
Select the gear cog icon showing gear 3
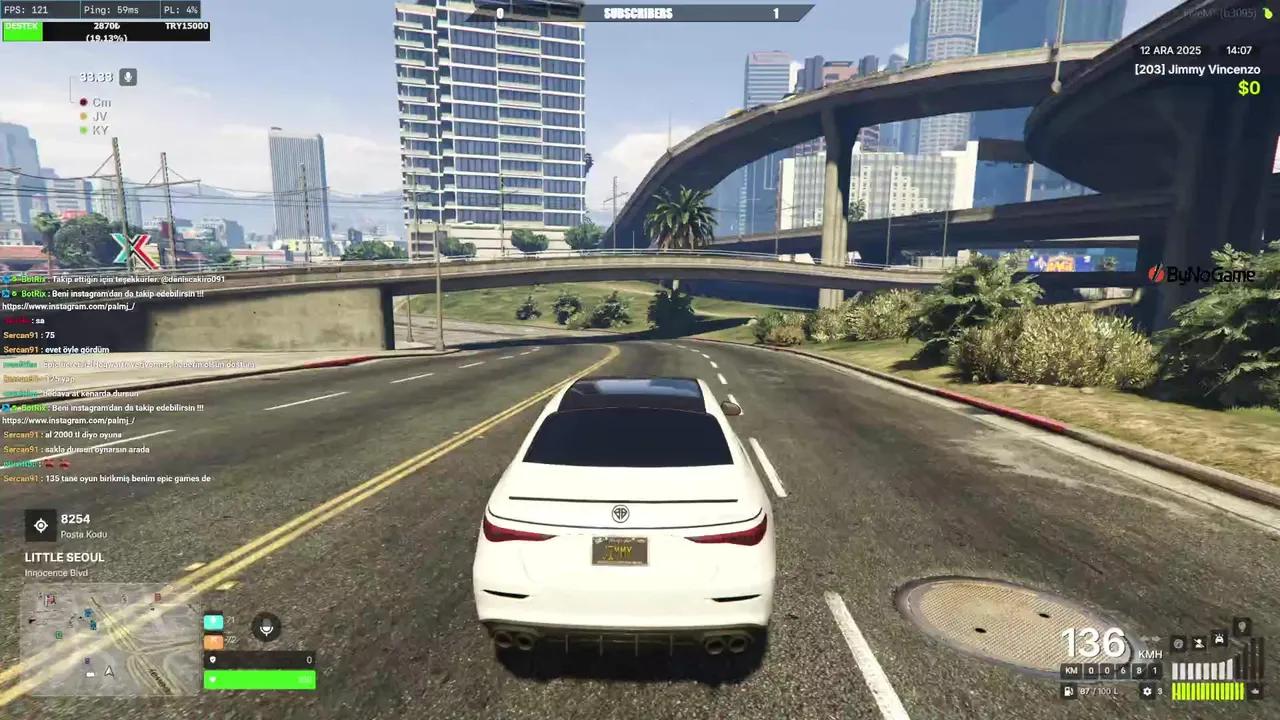point(1148,691)
